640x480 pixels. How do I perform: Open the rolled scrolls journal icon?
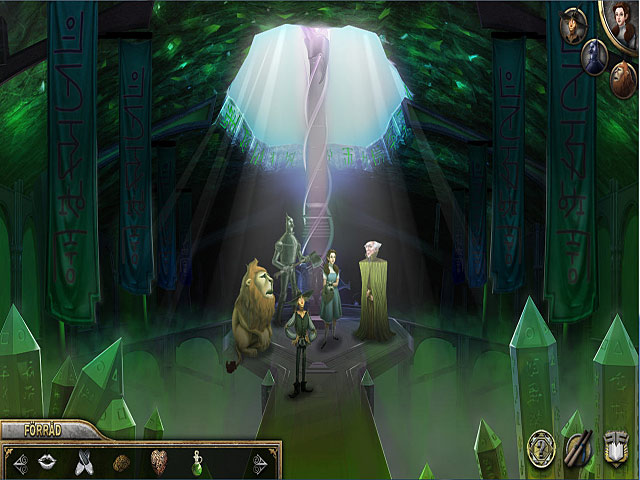(x=579, y=447)
